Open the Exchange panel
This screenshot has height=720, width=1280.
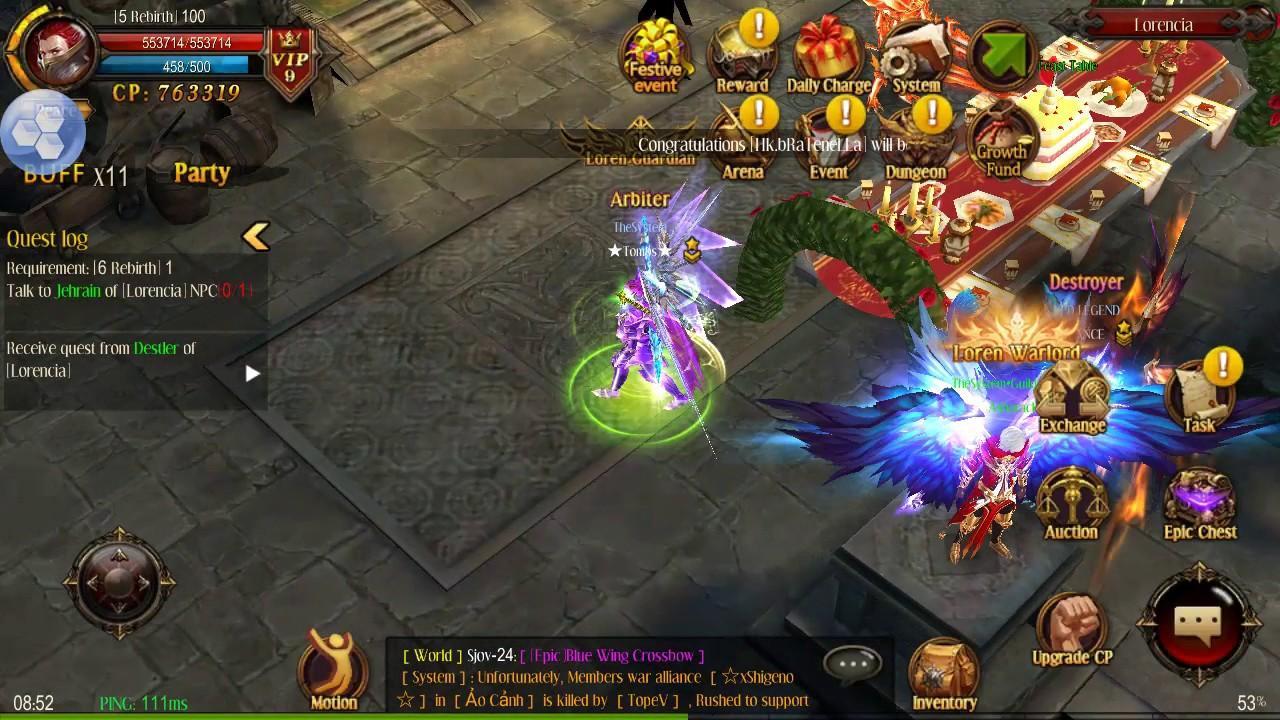point(1071,390)
